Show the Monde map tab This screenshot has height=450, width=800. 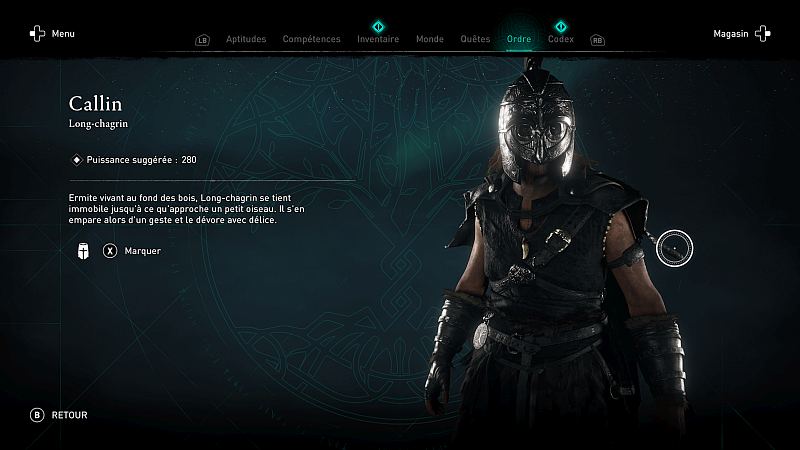click(x=429, y=39)
